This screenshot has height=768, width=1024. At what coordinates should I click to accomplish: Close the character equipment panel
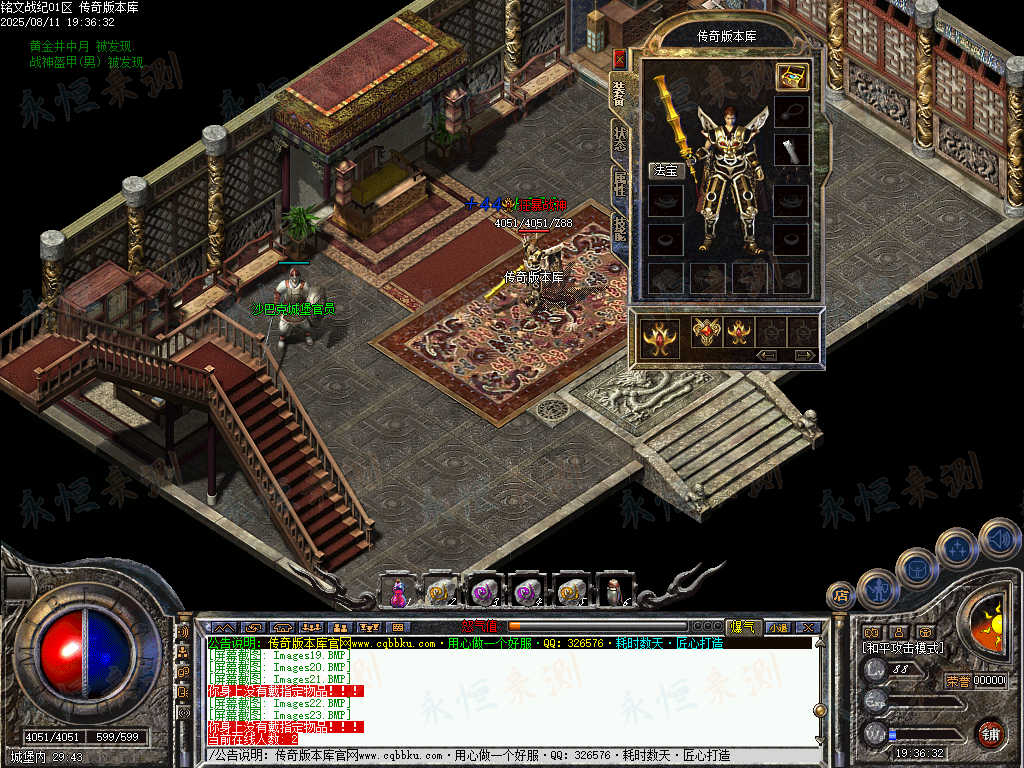pyautogui.click(x=619, y=59)
